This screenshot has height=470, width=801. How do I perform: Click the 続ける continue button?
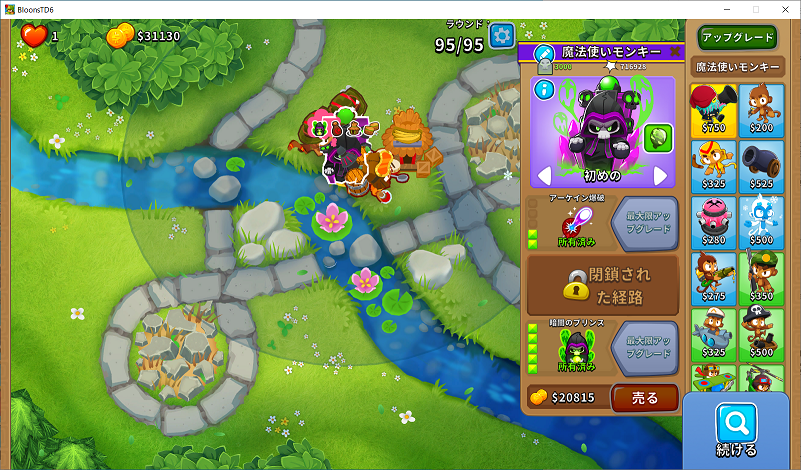736,431
